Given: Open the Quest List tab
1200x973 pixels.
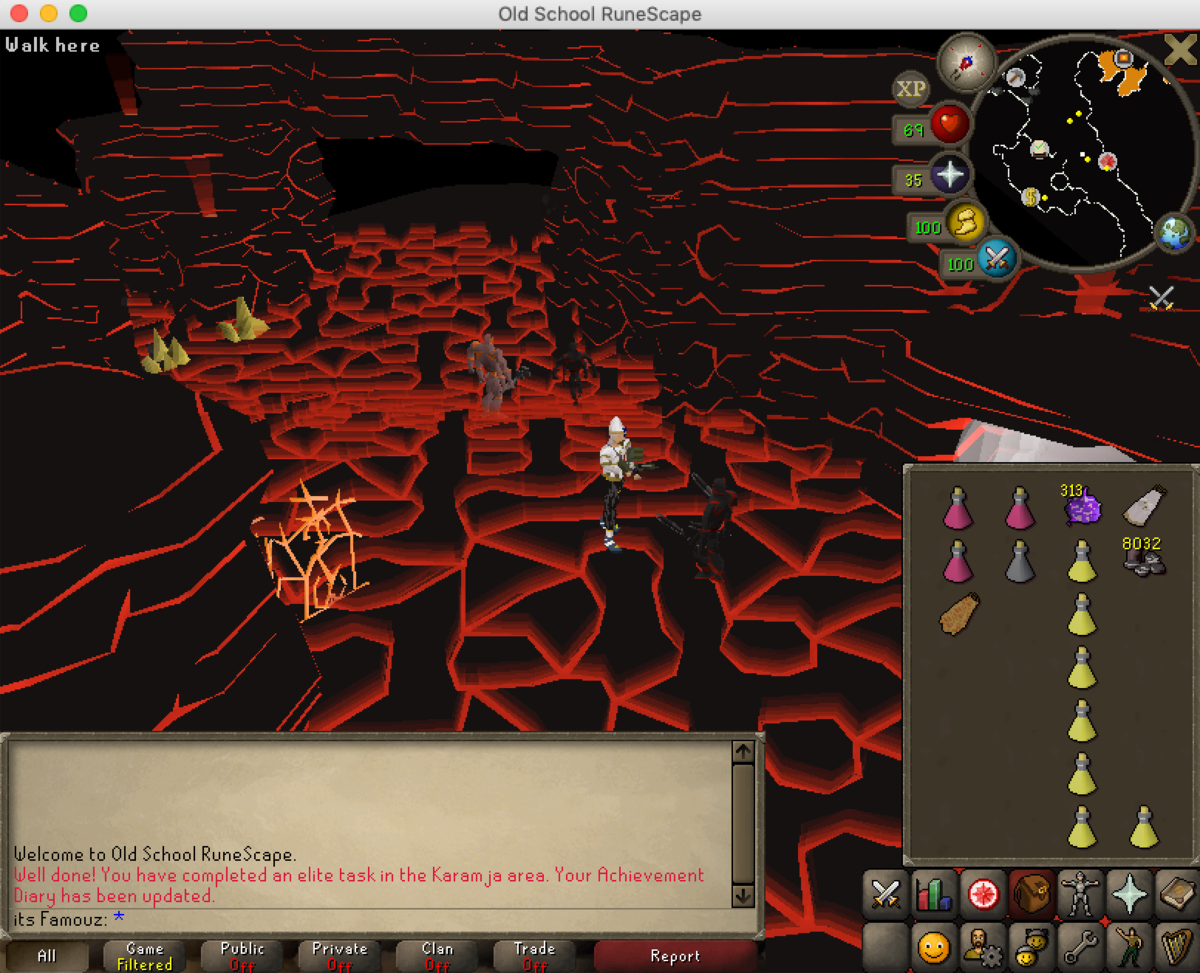Looking at the screenshot, I should [x=983, y=894].
